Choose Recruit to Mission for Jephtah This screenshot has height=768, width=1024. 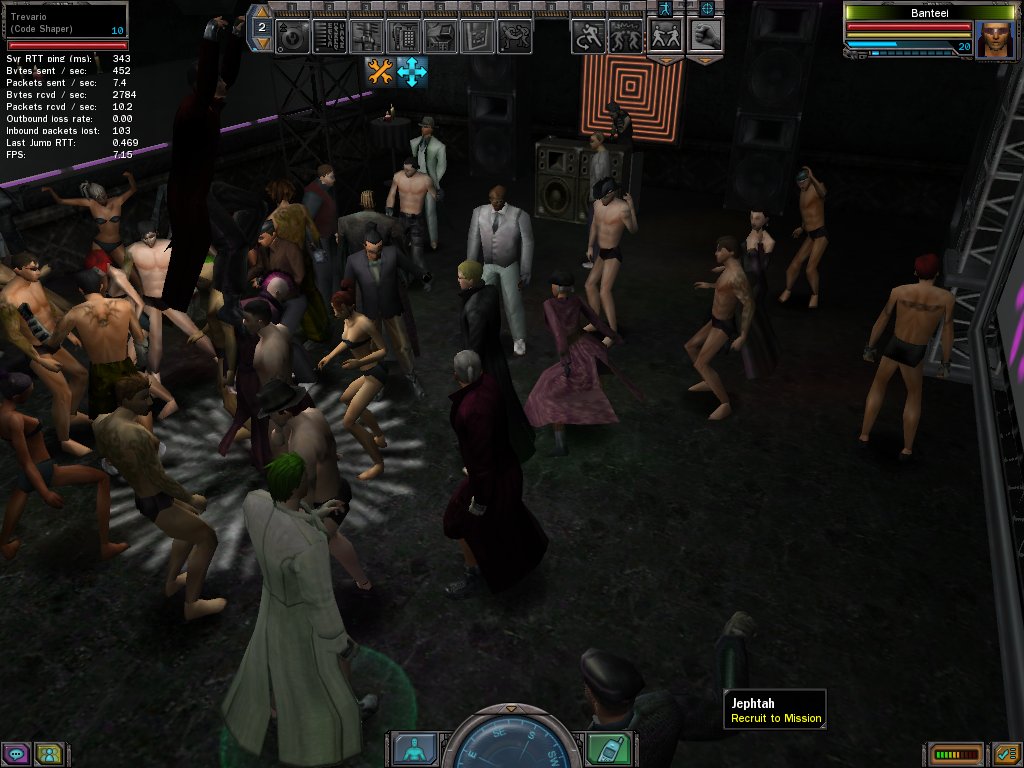click(776, 718)
